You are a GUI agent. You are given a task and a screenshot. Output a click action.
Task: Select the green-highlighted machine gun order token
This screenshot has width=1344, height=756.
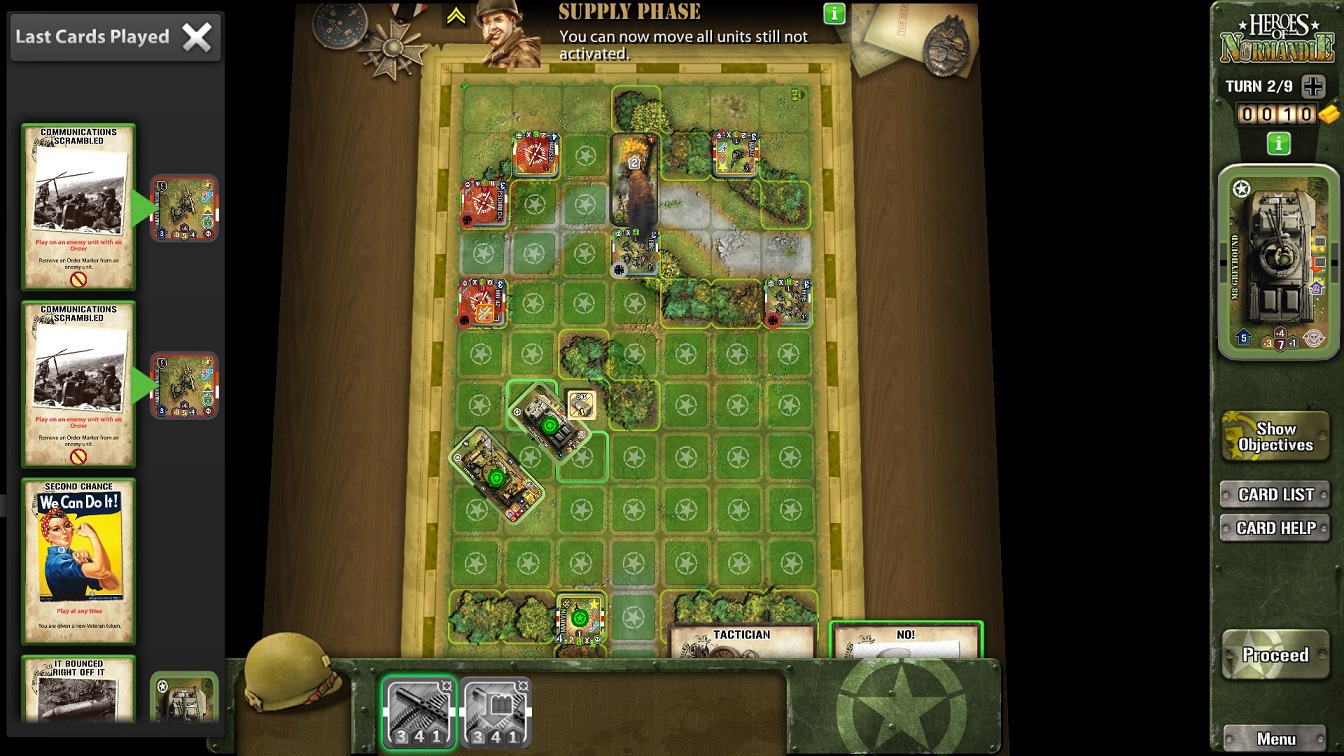tap(419, 713)
